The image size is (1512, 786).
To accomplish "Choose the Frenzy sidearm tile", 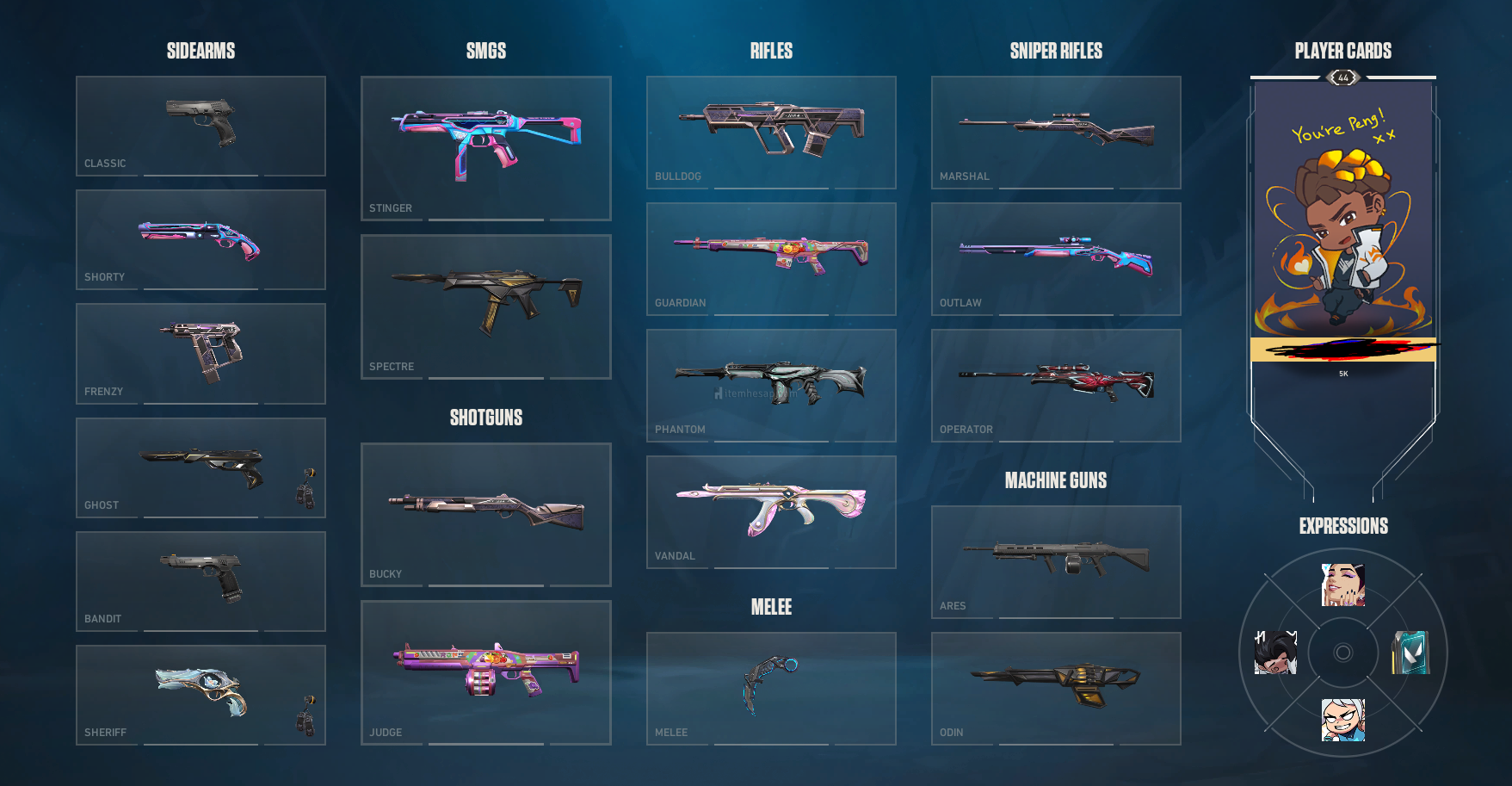I will [201, 353].
